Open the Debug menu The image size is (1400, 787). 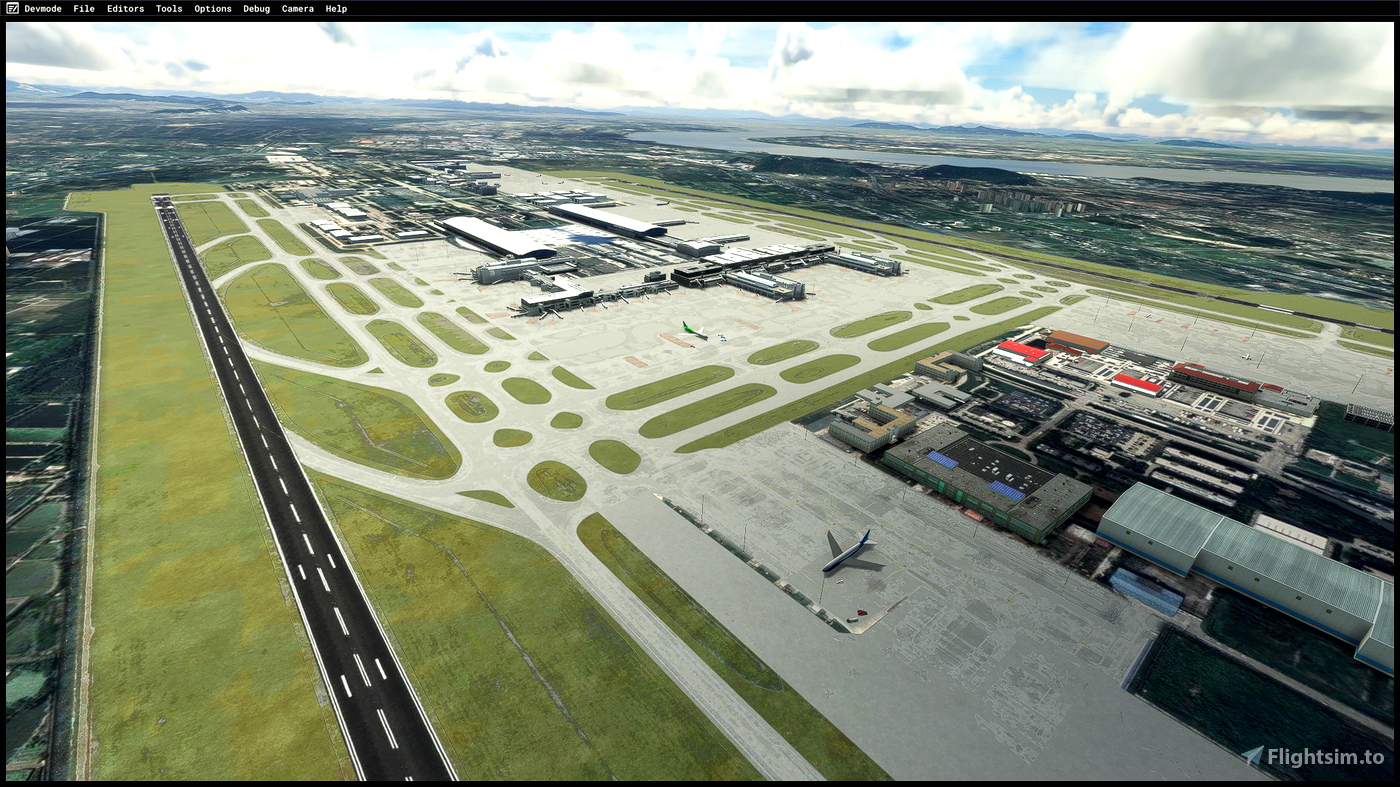click(x=256, y=8)
